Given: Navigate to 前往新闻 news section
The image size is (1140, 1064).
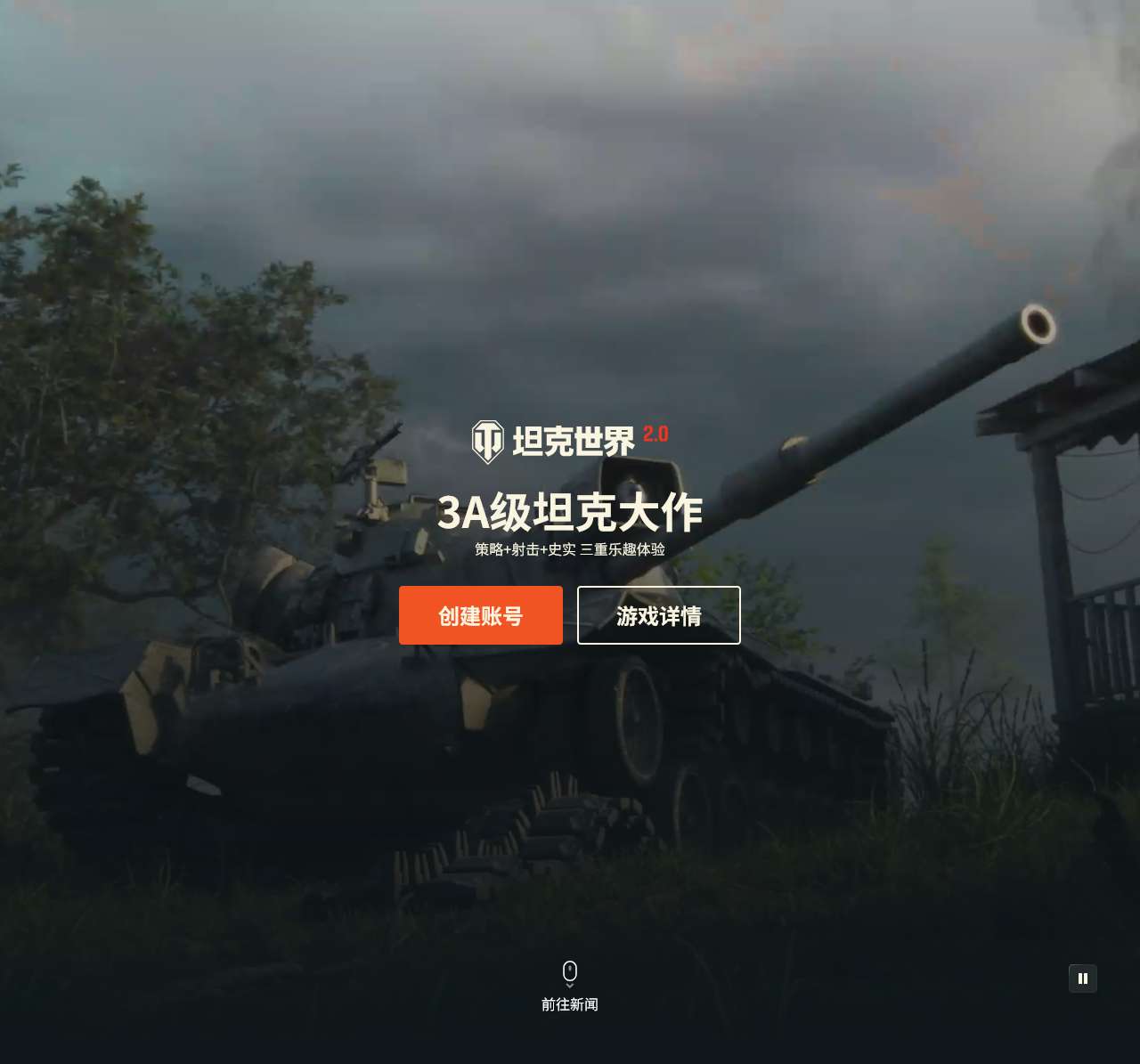Looking at the screenshot, I should pos(570,1004).
